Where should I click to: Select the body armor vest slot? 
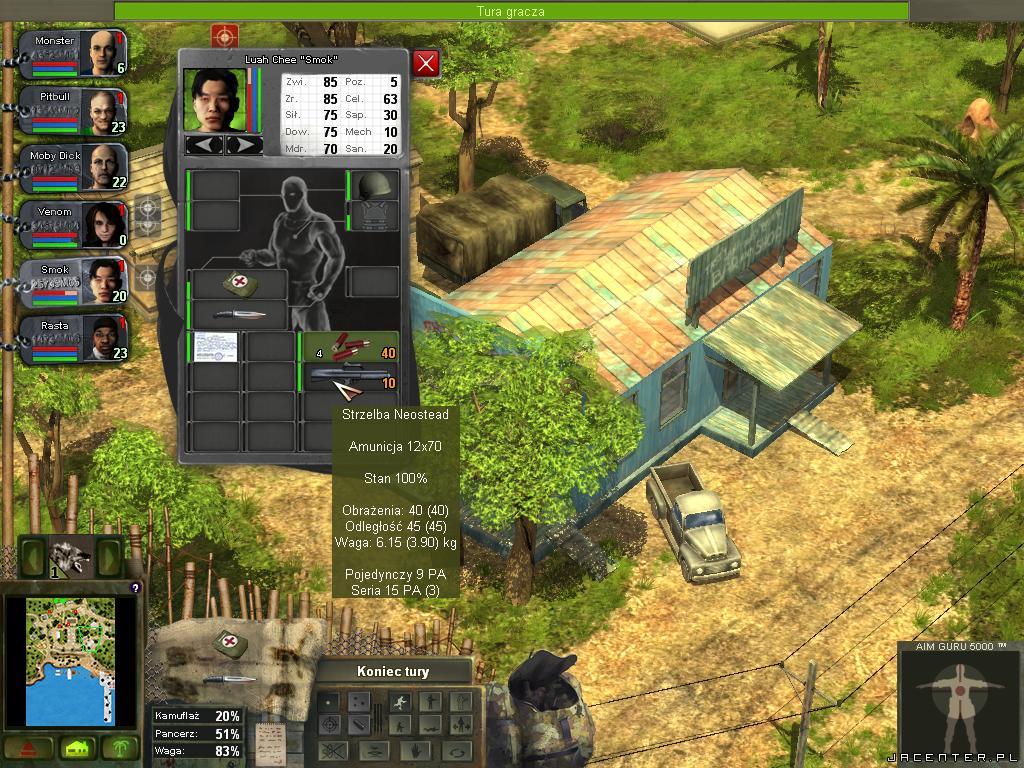coord(375,216)
